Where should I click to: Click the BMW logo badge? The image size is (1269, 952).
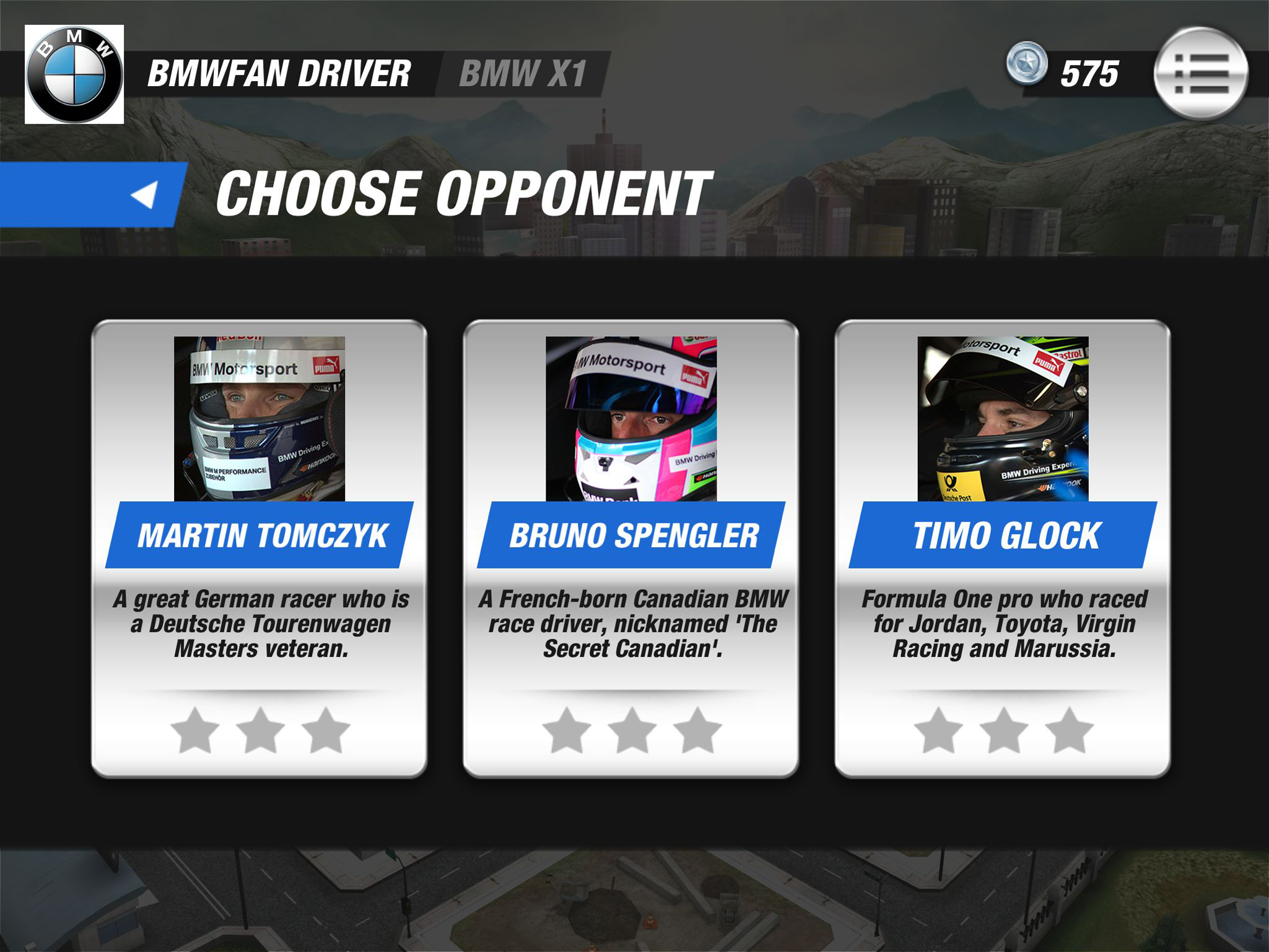pyautogui.click(x=74, y=74)
